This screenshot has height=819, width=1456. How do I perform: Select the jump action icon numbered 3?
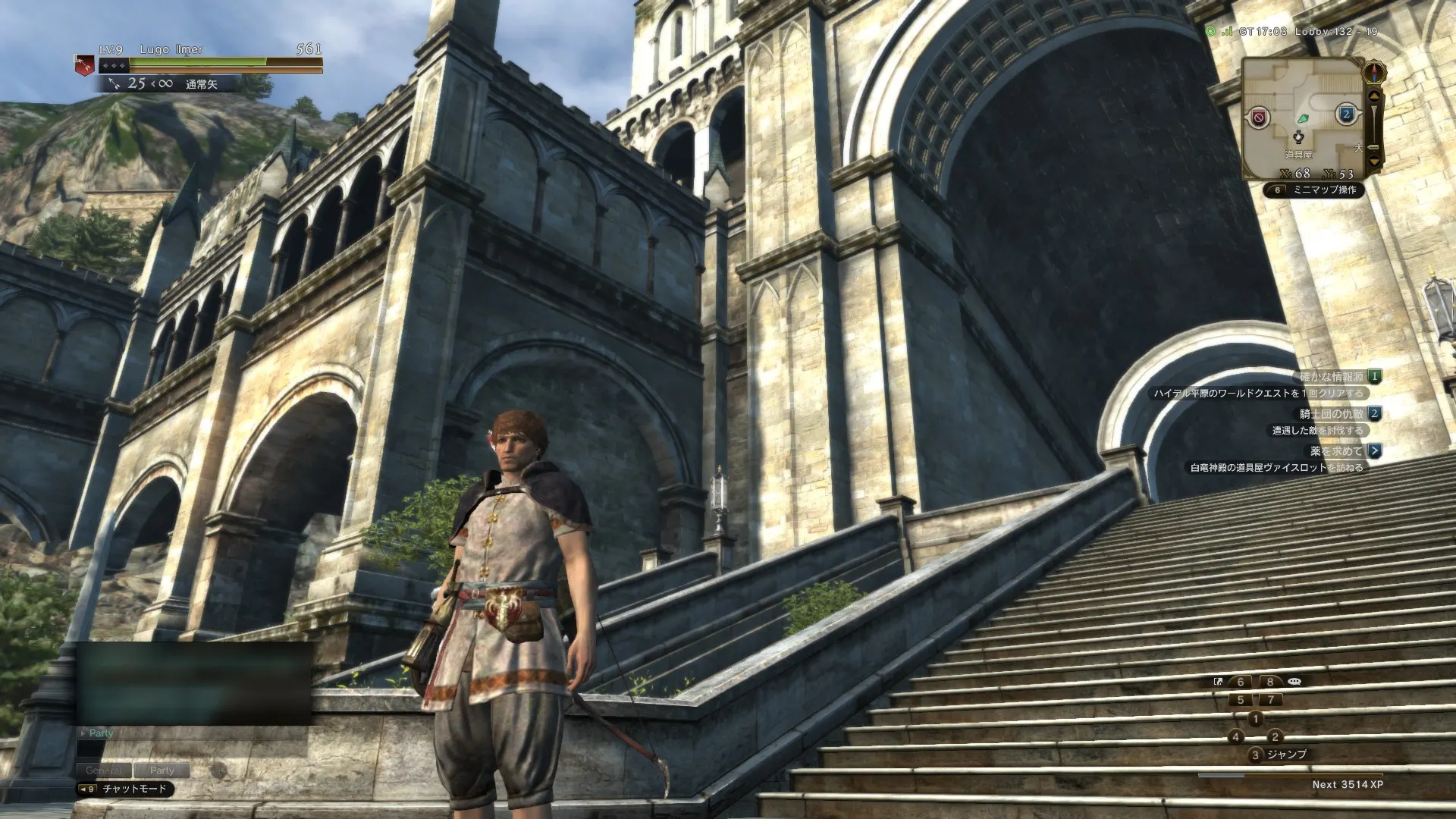tap(1256, 755)
